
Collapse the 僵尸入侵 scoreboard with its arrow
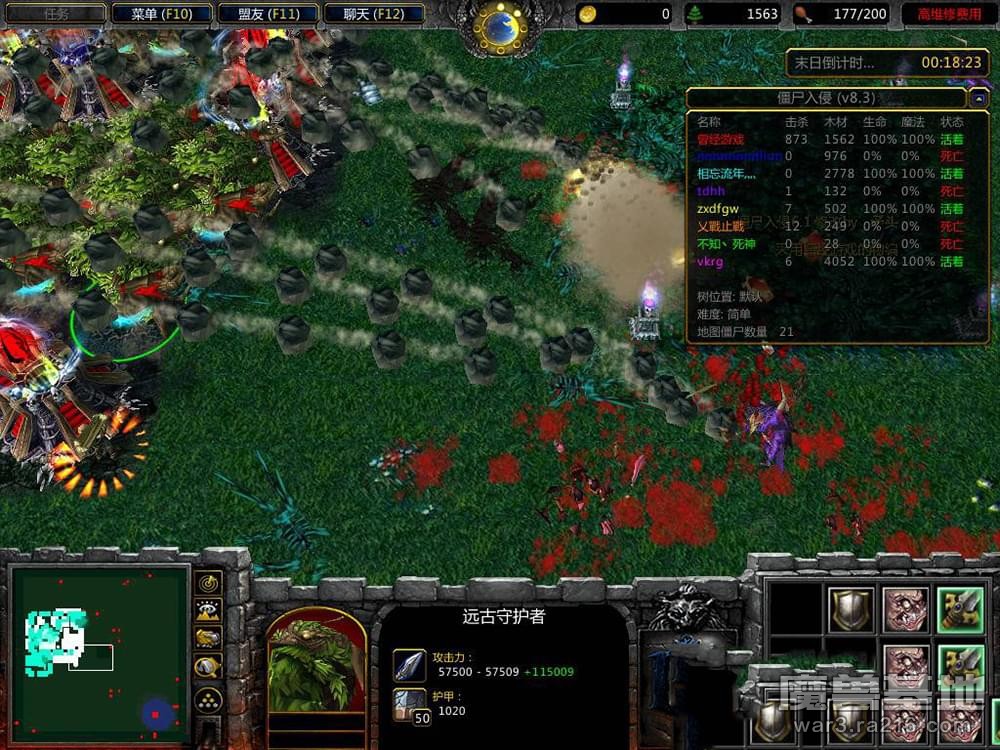click(976, 98)
